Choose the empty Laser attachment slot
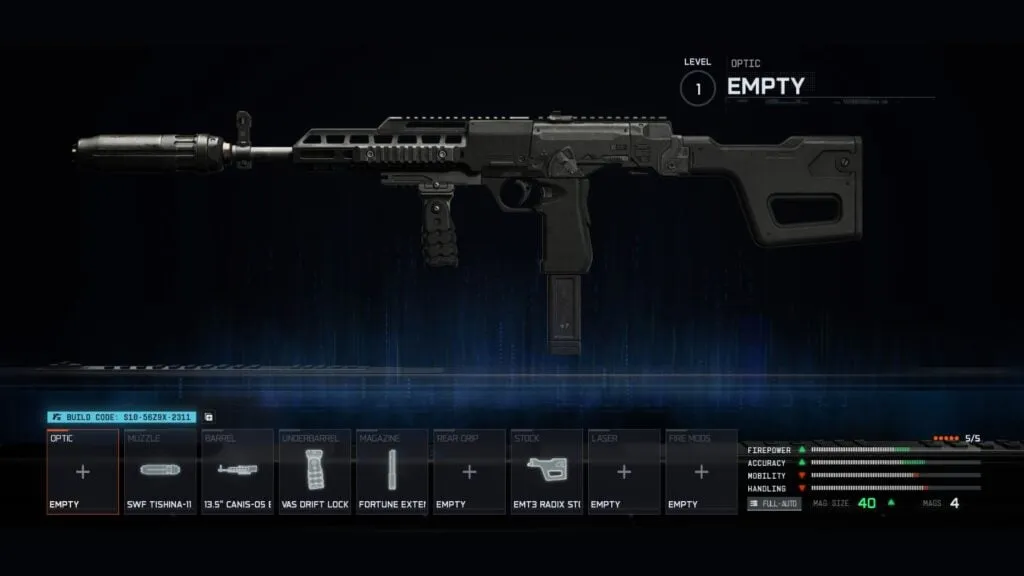1024x576 pixels. (x=623, y=472)
